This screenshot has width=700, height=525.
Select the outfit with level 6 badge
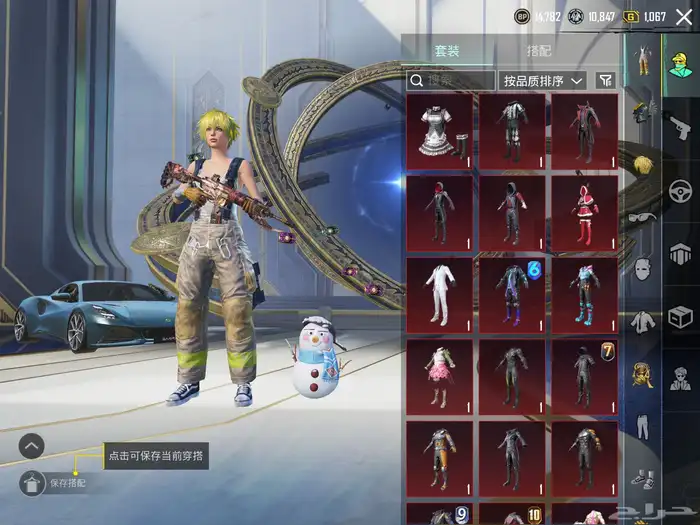(512, 294)
